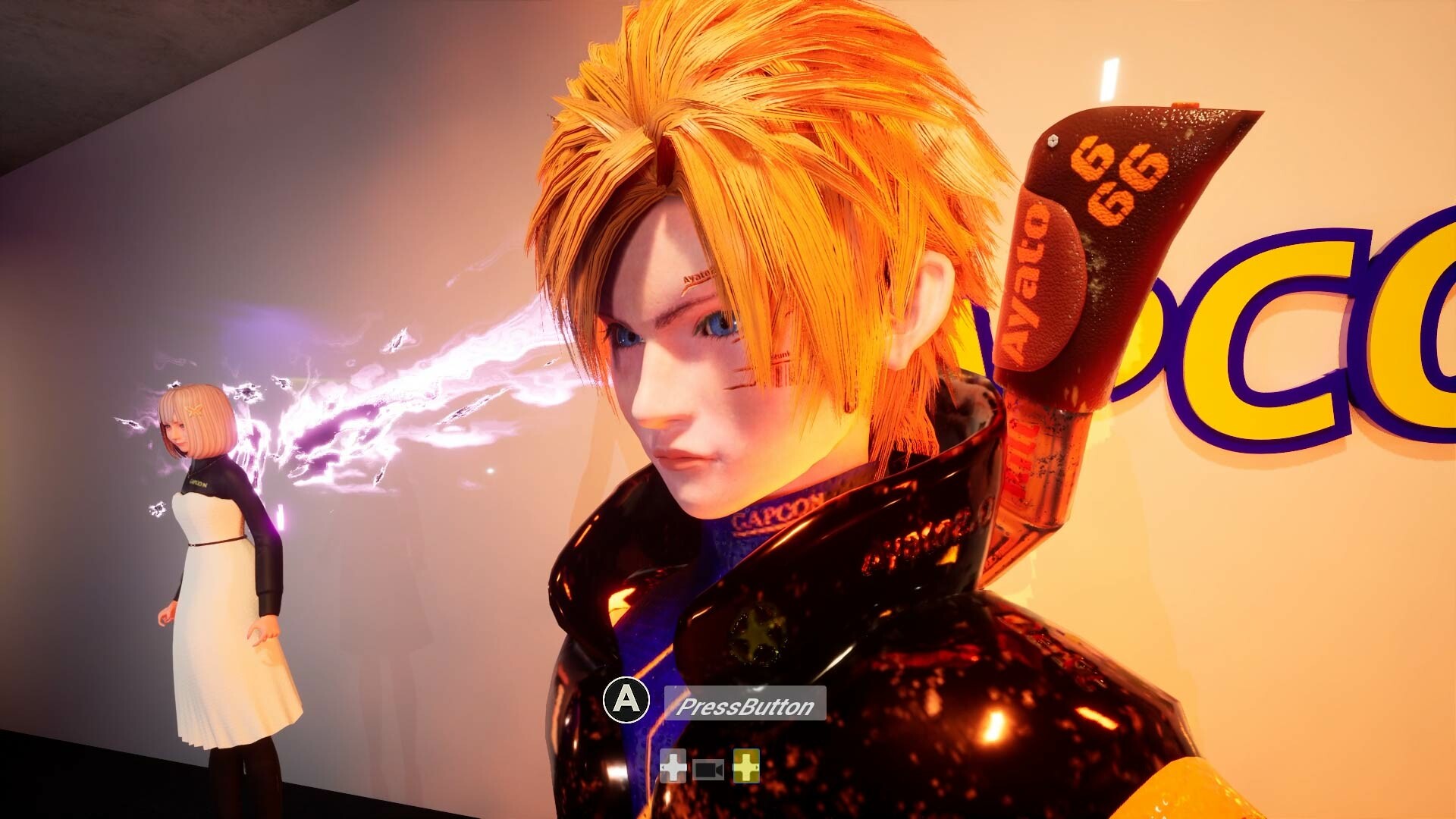Toggle the white D-pad control hint
The image size is (1456, 819).
(673, 767)
